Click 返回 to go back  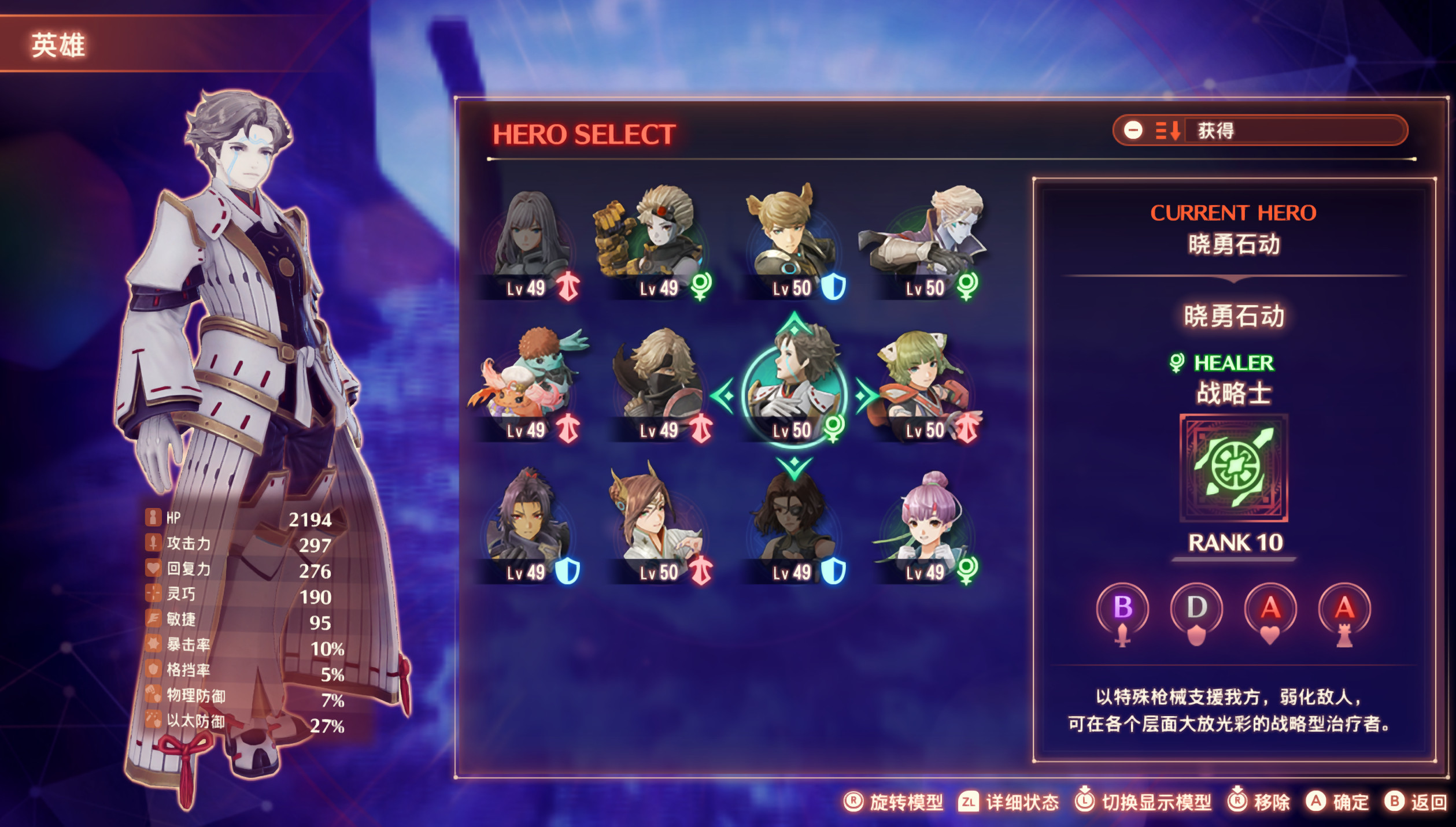1416,802
